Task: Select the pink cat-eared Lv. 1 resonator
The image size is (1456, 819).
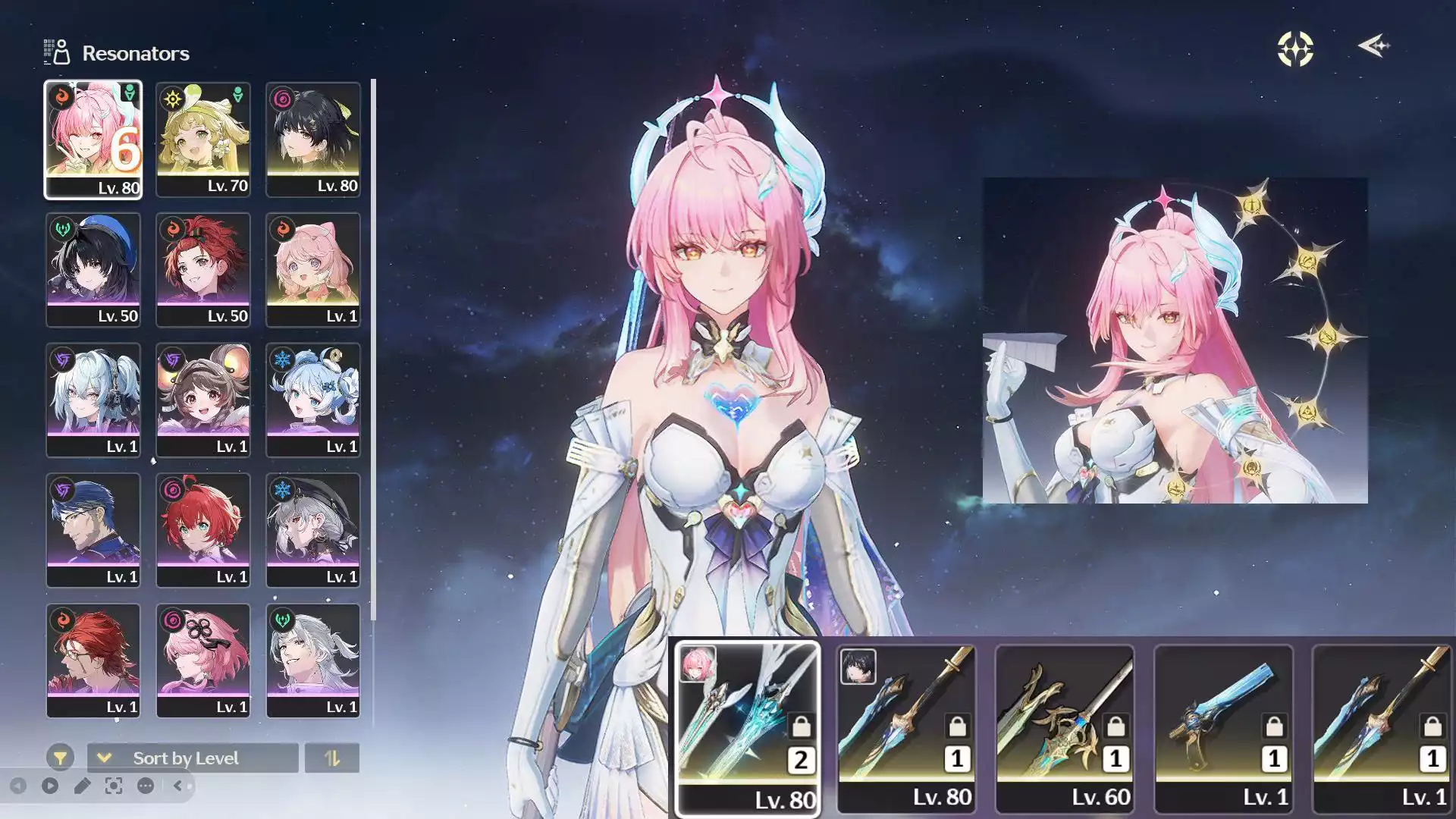Action: tap(312, 270)
